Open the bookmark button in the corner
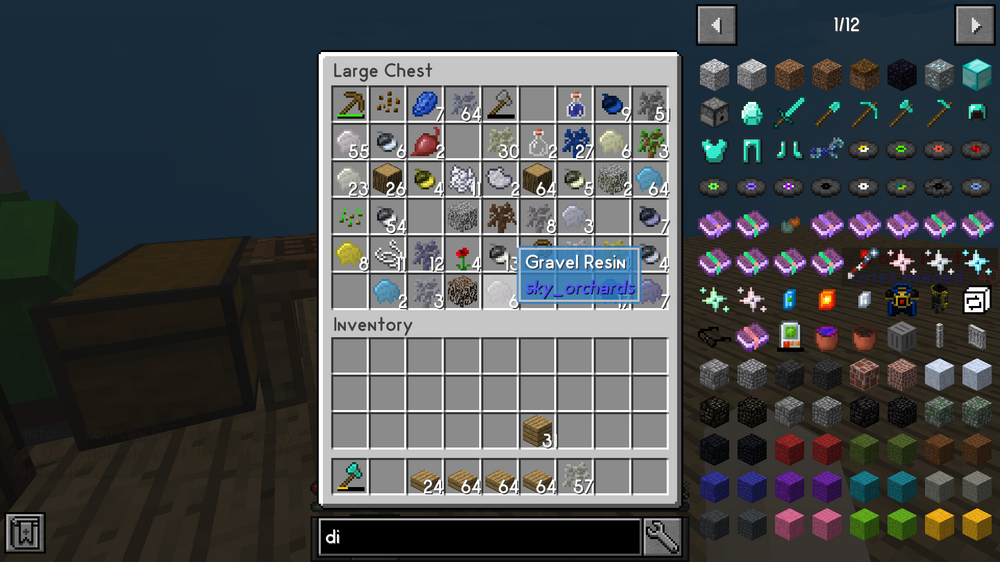Viewport: 1000px width, 562px height. (24, 532)
